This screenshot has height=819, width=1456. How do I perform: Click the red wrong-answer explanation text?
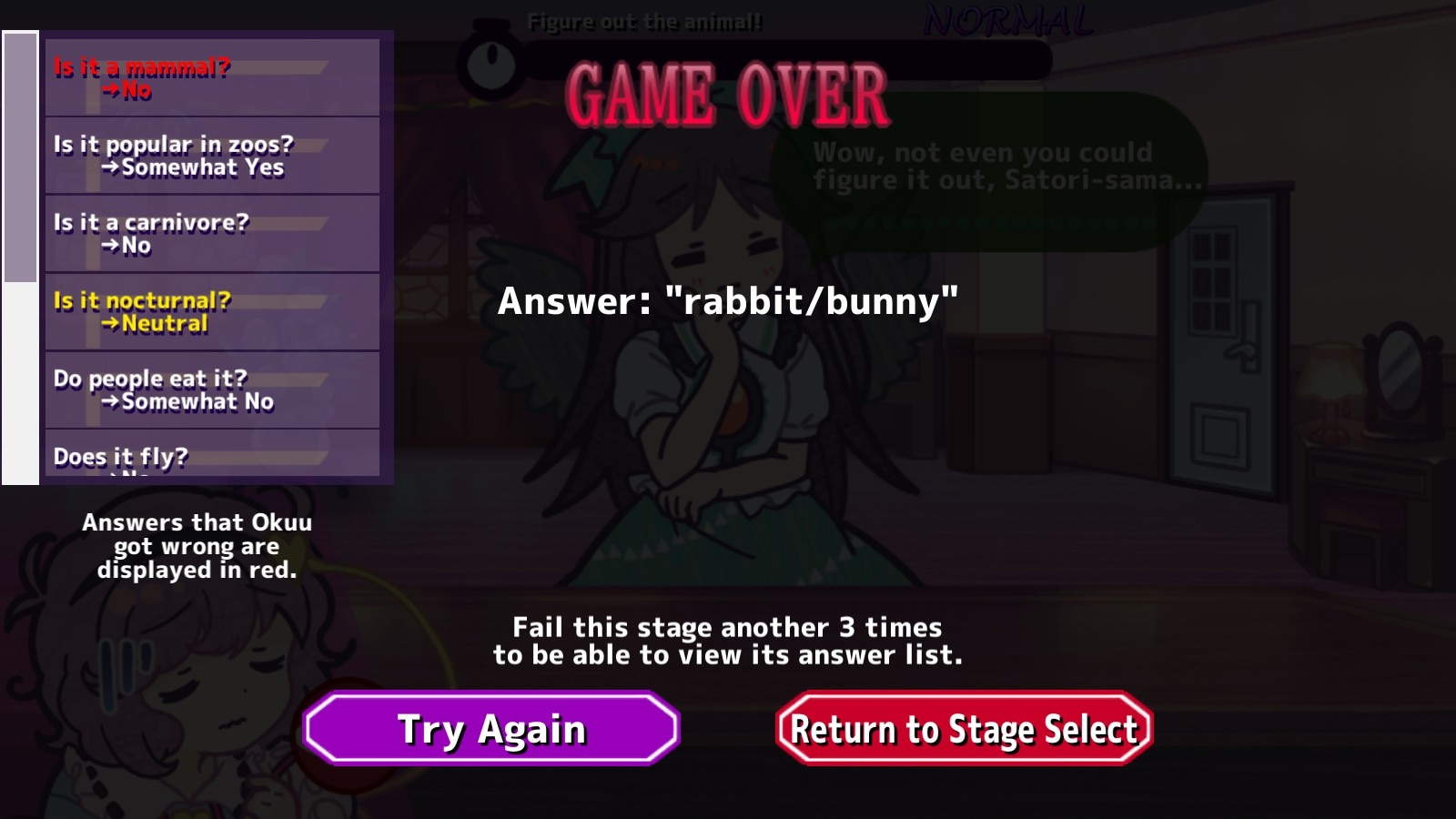tap(197, 547)
